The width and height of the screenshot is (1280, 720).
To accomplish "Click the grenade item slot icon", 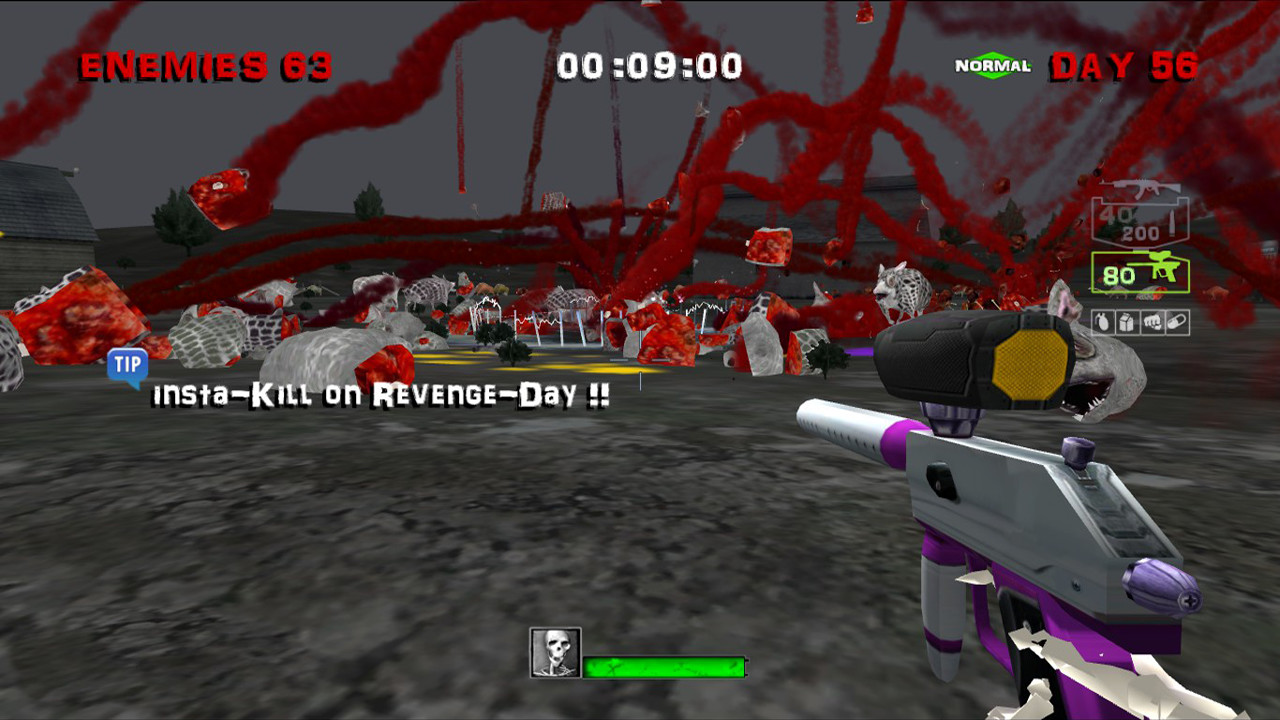I will 1102,321.
